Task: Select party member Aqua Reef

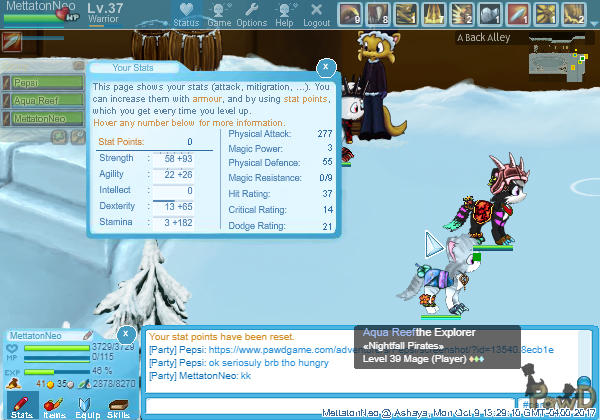Action: coord(40,102)
